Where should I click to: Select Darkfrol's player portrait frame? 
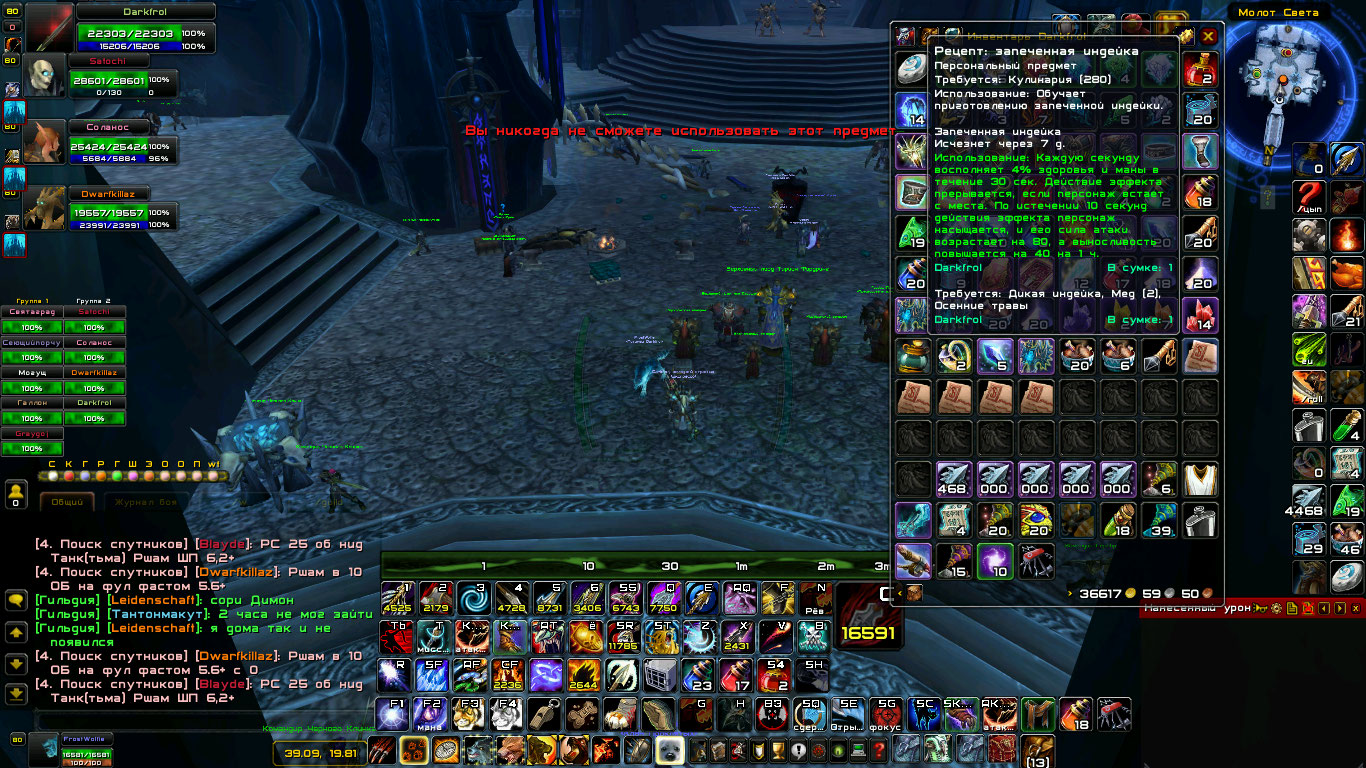pyautogui.click(x=48, y=28)
